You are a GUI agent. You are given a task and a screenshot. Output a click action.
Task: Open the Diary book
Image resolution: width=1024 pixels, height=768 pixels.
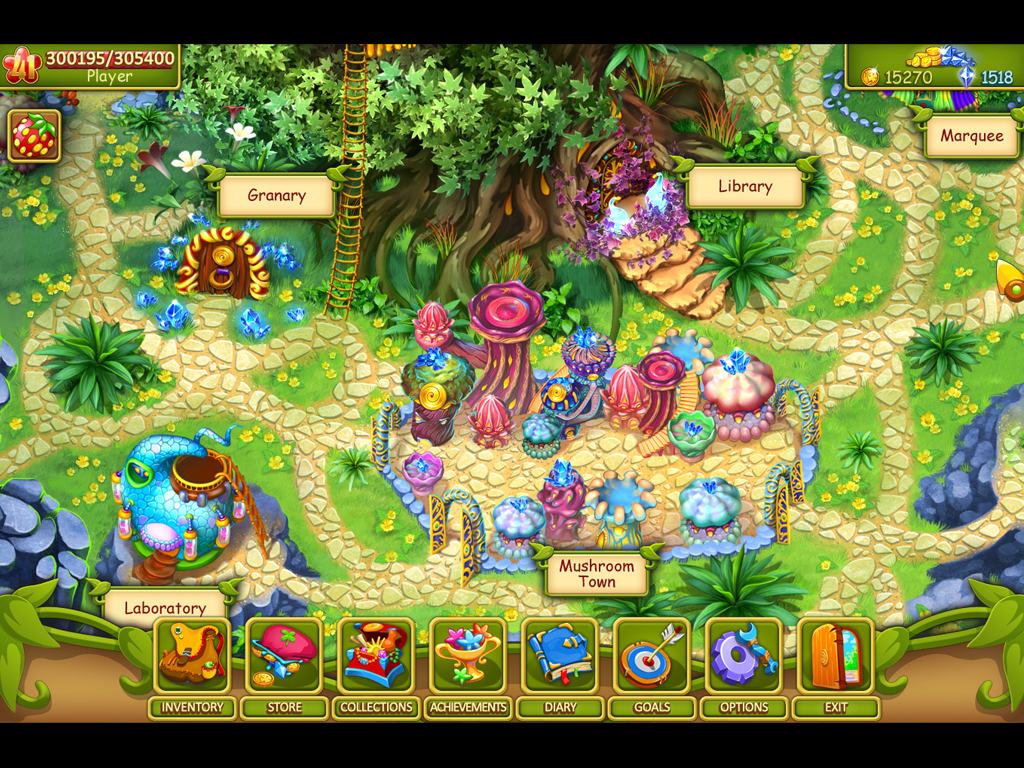coord(560,657)
